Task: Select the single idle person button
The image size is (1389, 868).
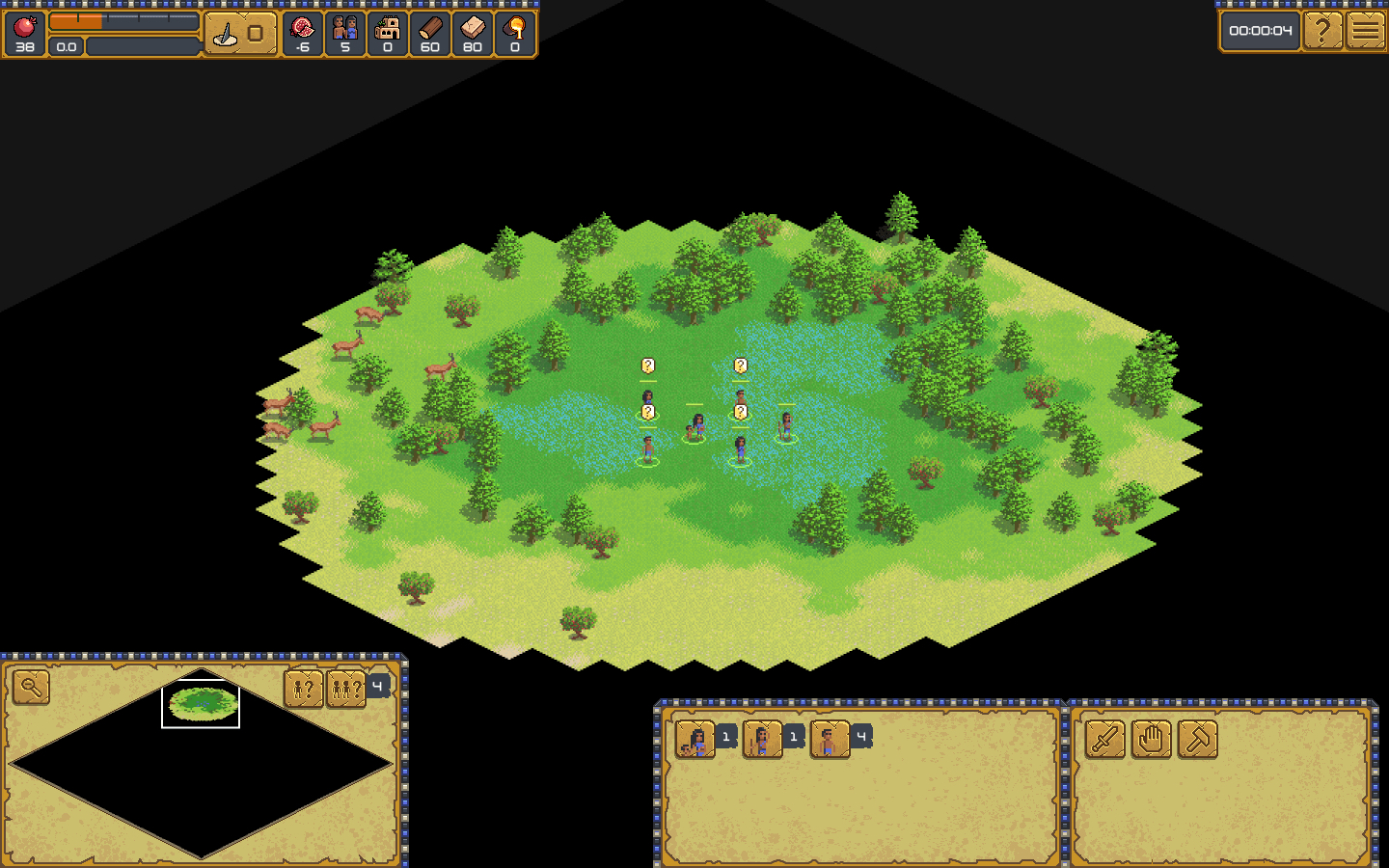Action: pos(303,689)
